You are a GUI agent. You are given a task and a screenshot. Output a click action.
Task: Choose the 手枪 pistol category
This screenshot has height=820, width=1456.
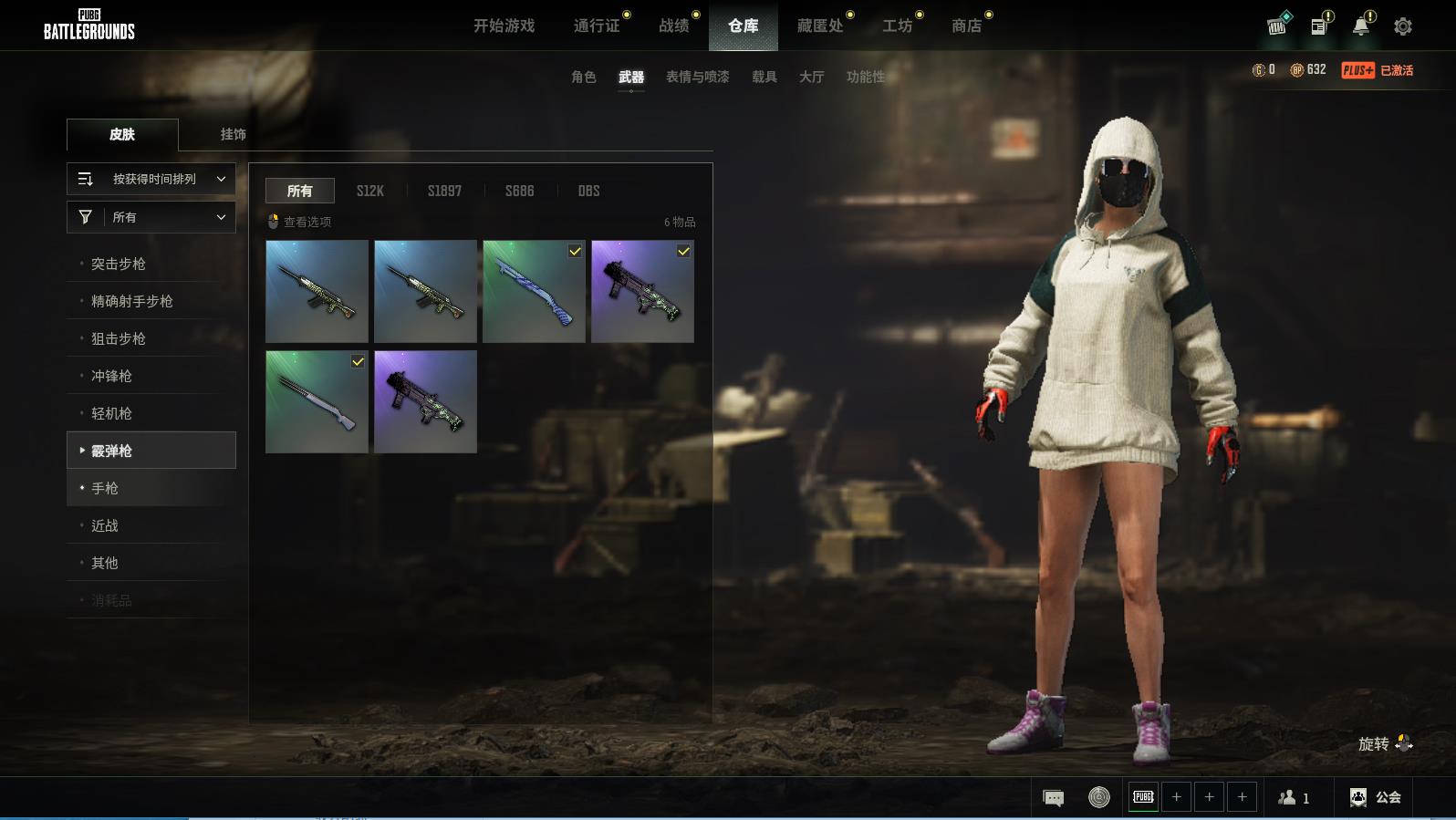tap(105, 488)
